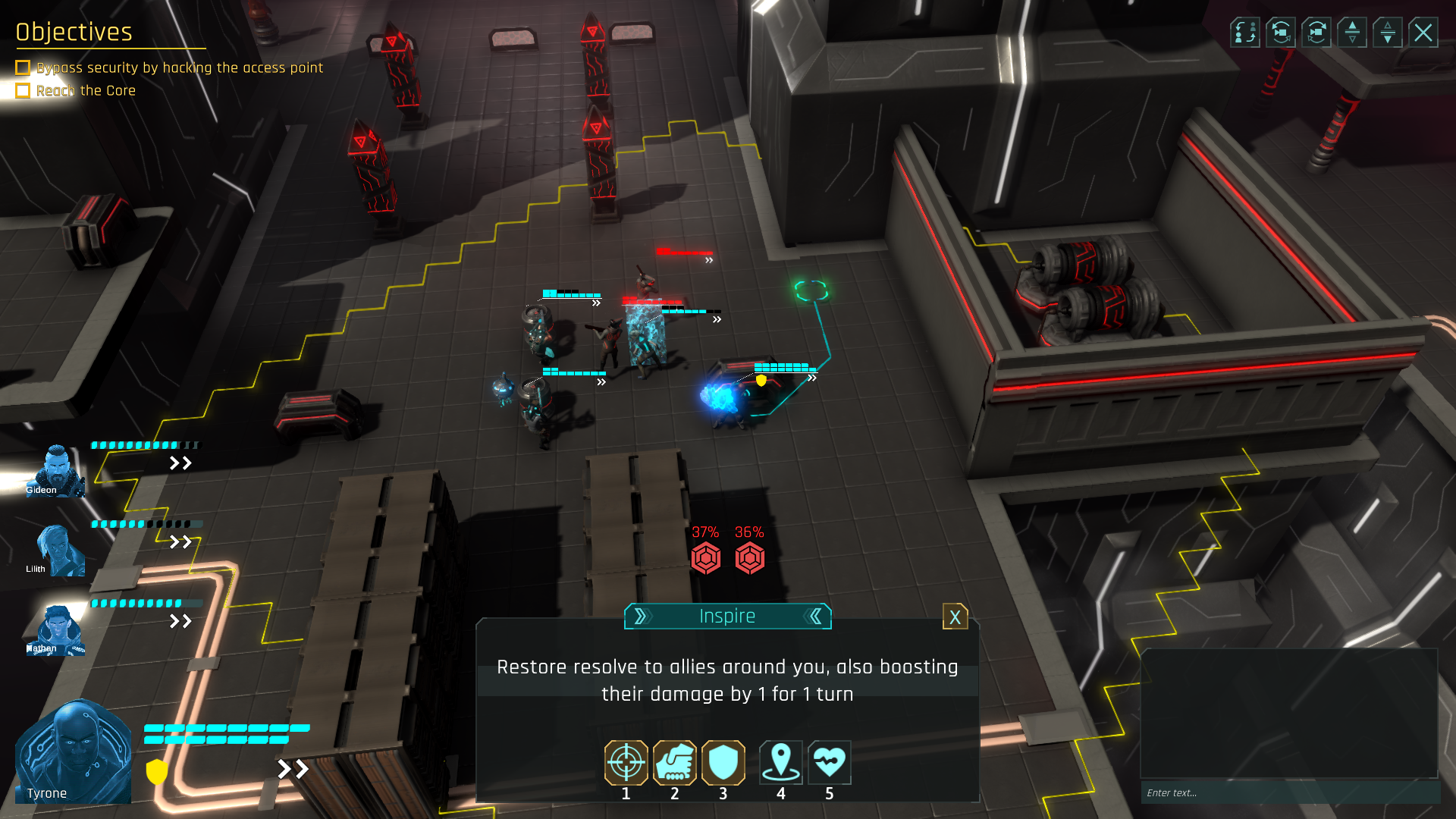Viewport: 1456px width, 819px height.
Task: Target the 37% hit chance enemy icon
Action: click(705, 558)
